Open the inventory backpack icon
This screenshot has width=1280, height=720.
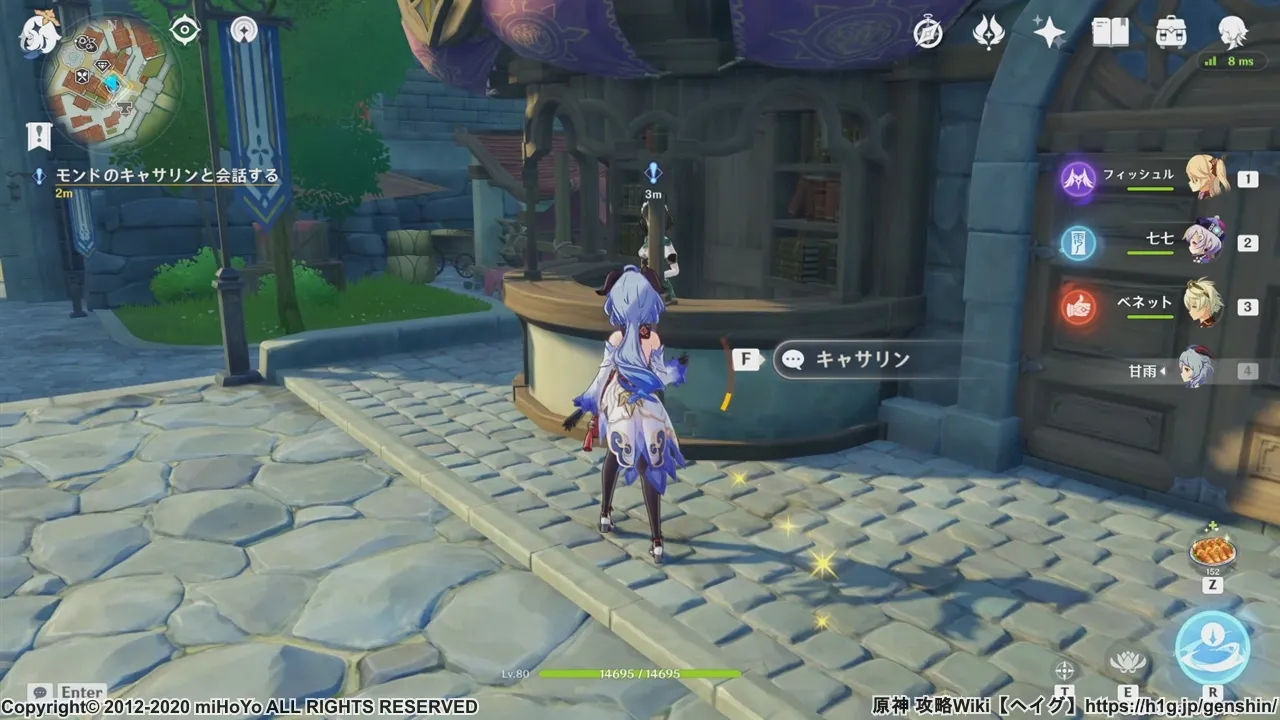tap(1172, 33)
